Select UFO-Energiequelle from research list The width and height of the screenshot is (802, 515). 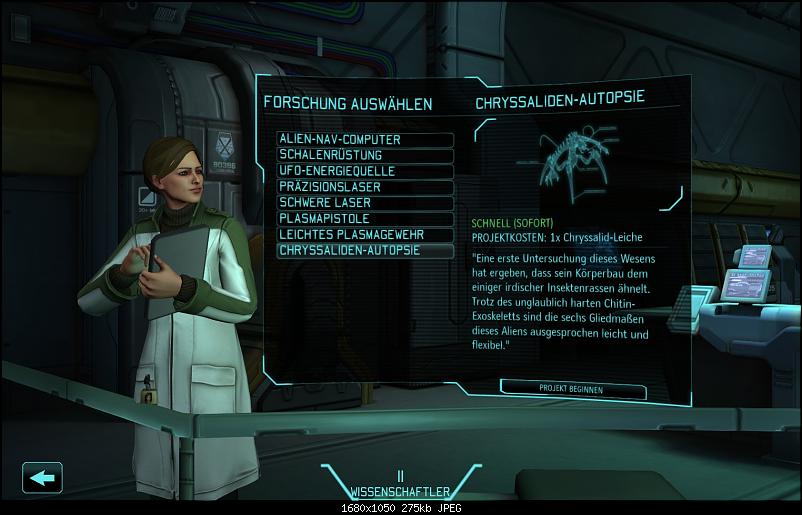coord(365,171)
